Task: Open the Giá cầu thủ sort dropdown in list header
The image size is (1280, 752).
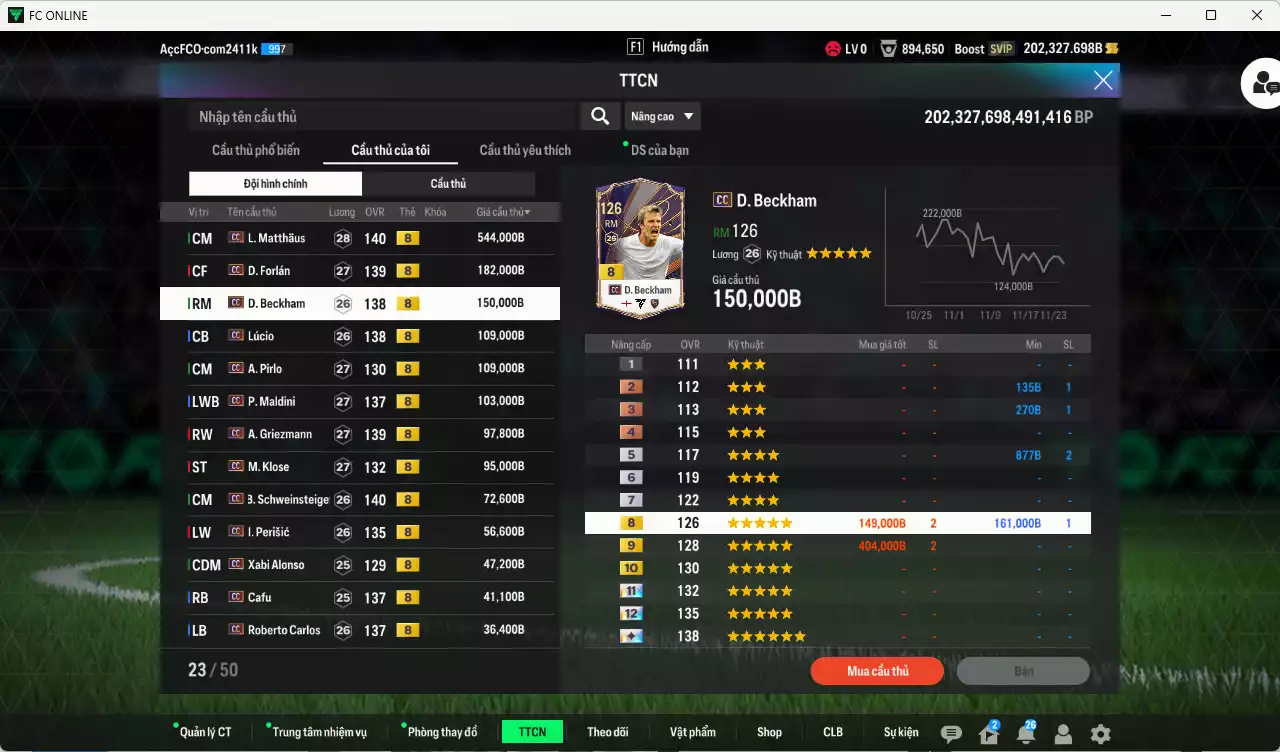Action: (x=505, y=211)
